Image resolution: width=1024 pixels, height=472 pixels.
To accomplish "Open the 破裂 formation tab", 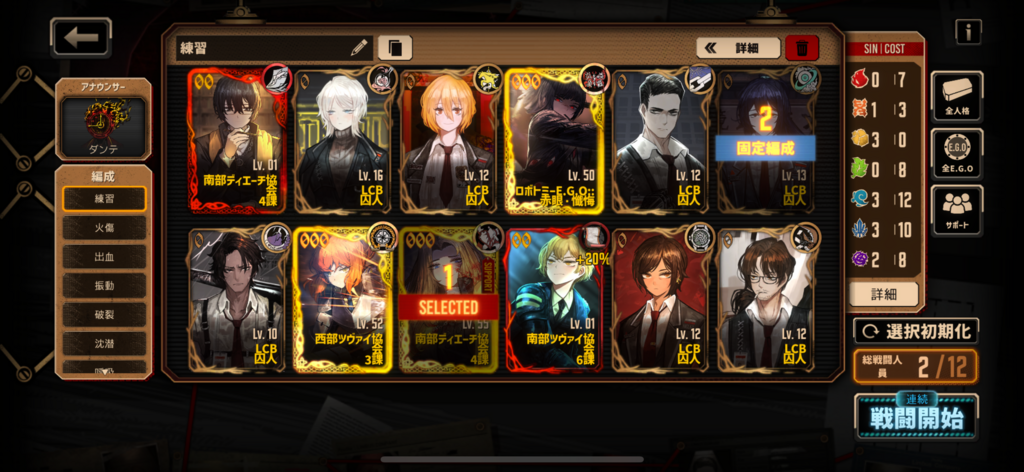I will click(104, 315).
